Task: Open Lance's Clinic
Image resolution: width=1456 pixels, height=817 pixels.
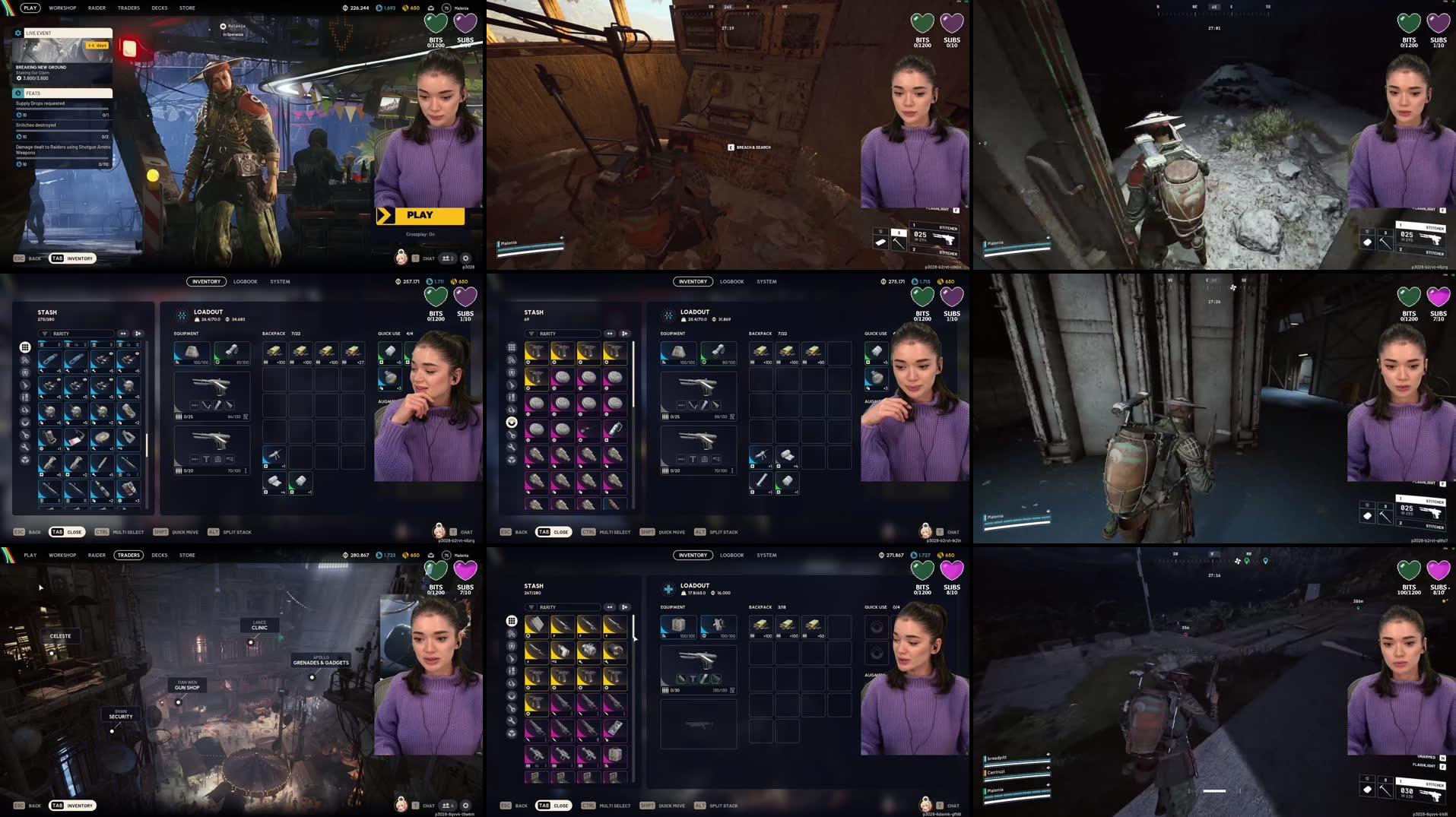Action: coord(259,625)
